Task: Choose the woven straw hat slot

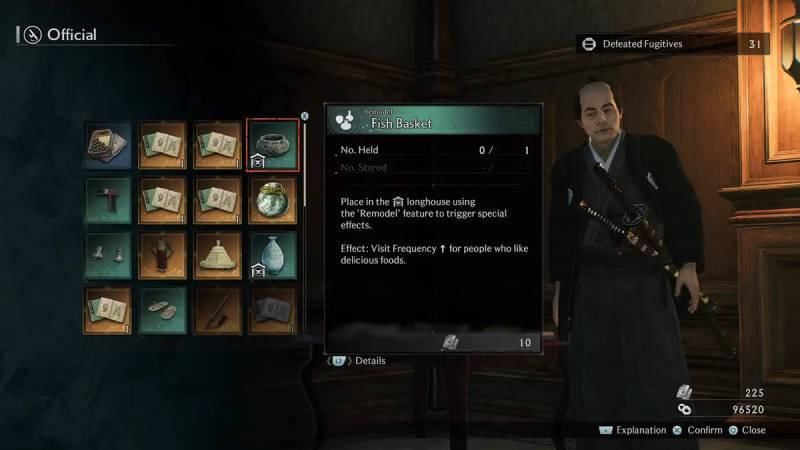Action: click(217, 255)
